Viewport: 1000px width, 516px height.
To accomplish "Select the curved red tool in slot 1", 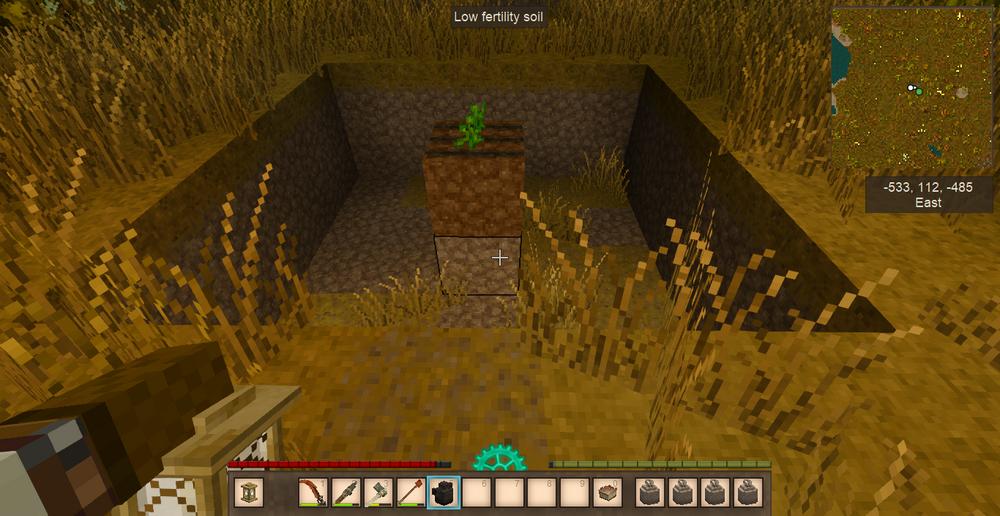I will pyautogui.click(x=313, y=492).
